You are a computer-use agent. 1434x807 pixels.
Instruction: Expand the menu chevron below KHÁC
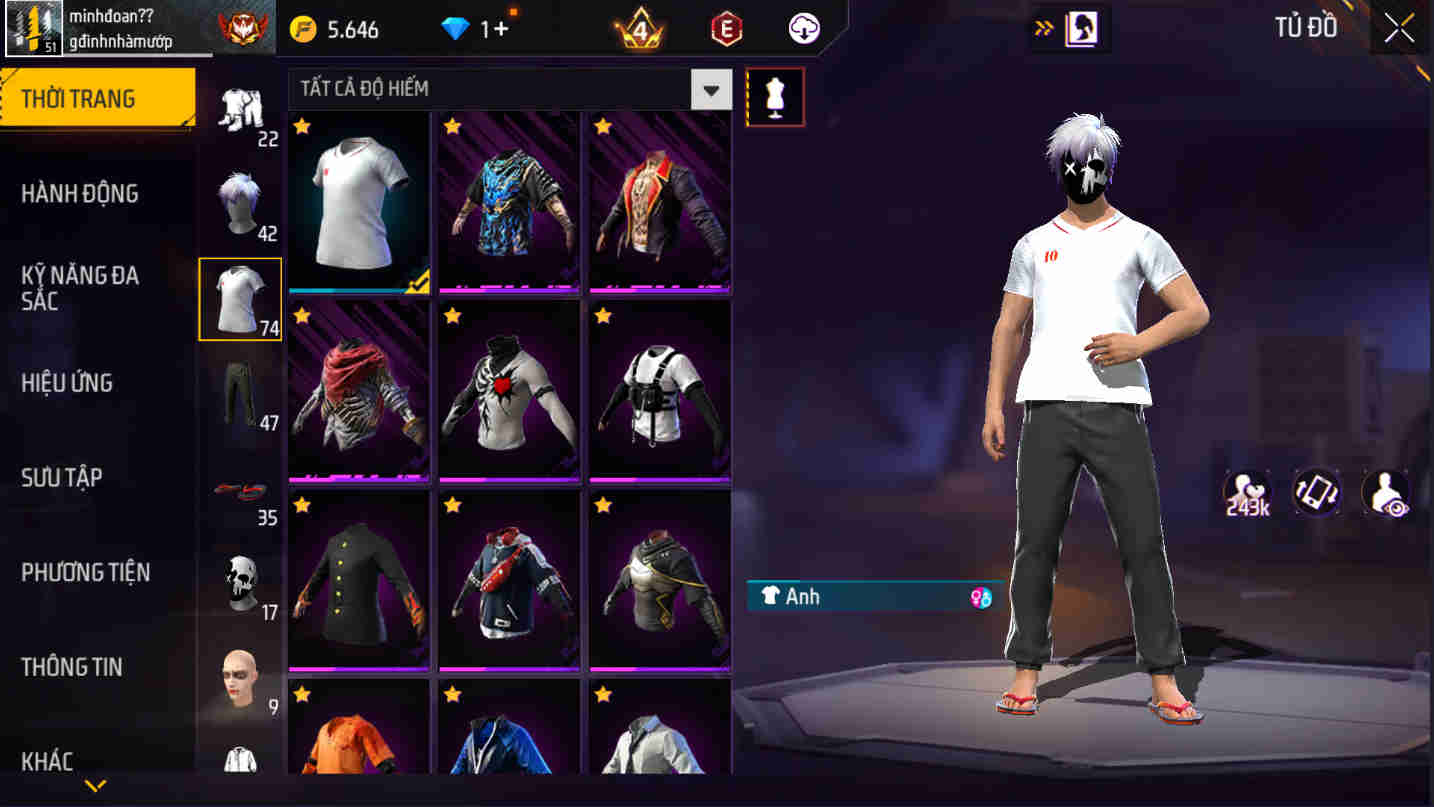[x=97, y=785]
